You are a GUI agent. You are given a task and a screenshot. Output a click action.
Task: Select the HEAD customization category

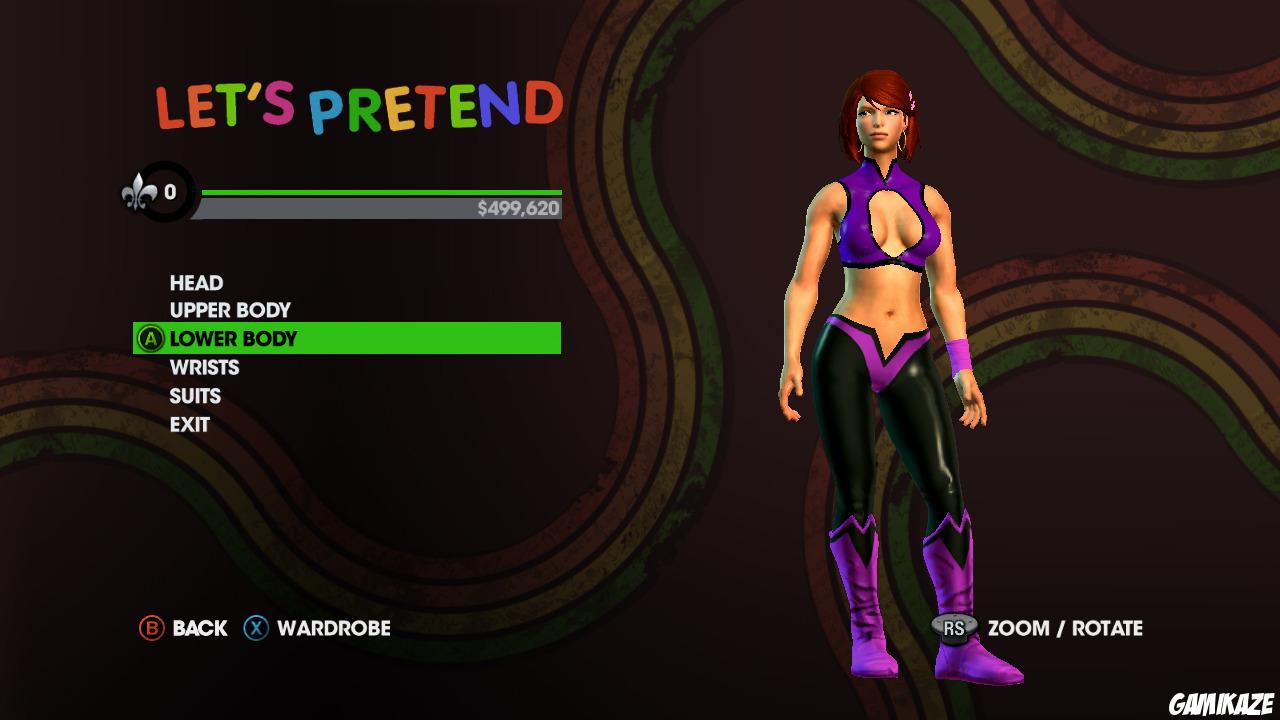click(194, 282)
